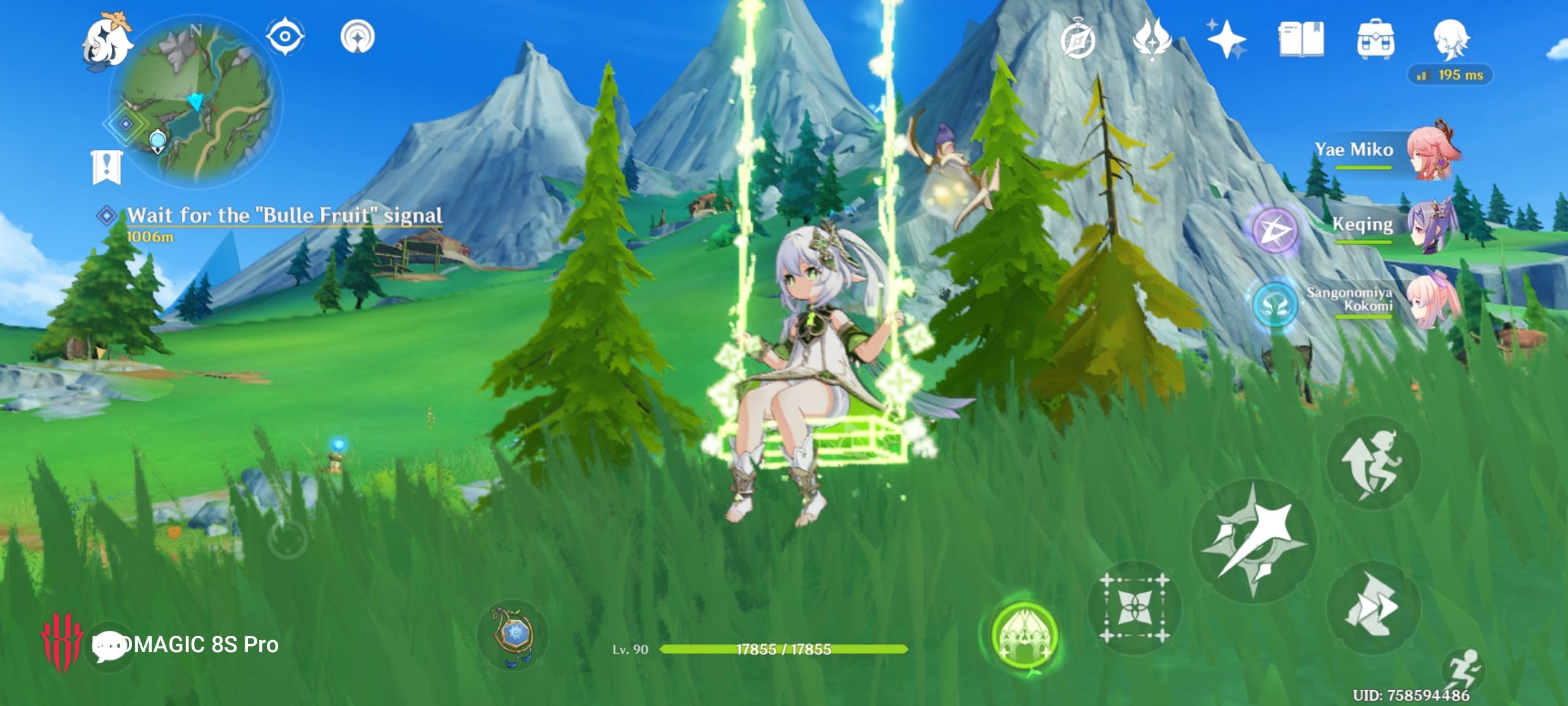Activate the Elemental Sight eye icon

pyautogui.click(x=286, y=36)
